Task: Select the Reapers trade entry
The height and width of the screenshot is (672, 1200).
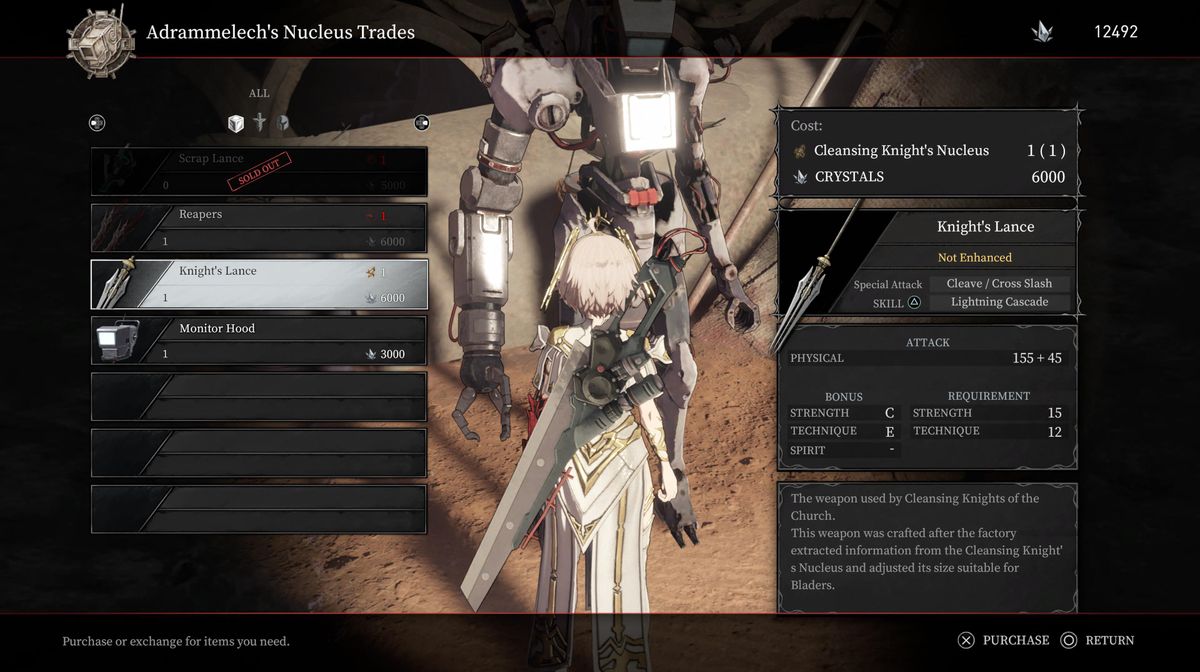Action: pos(259,228)
